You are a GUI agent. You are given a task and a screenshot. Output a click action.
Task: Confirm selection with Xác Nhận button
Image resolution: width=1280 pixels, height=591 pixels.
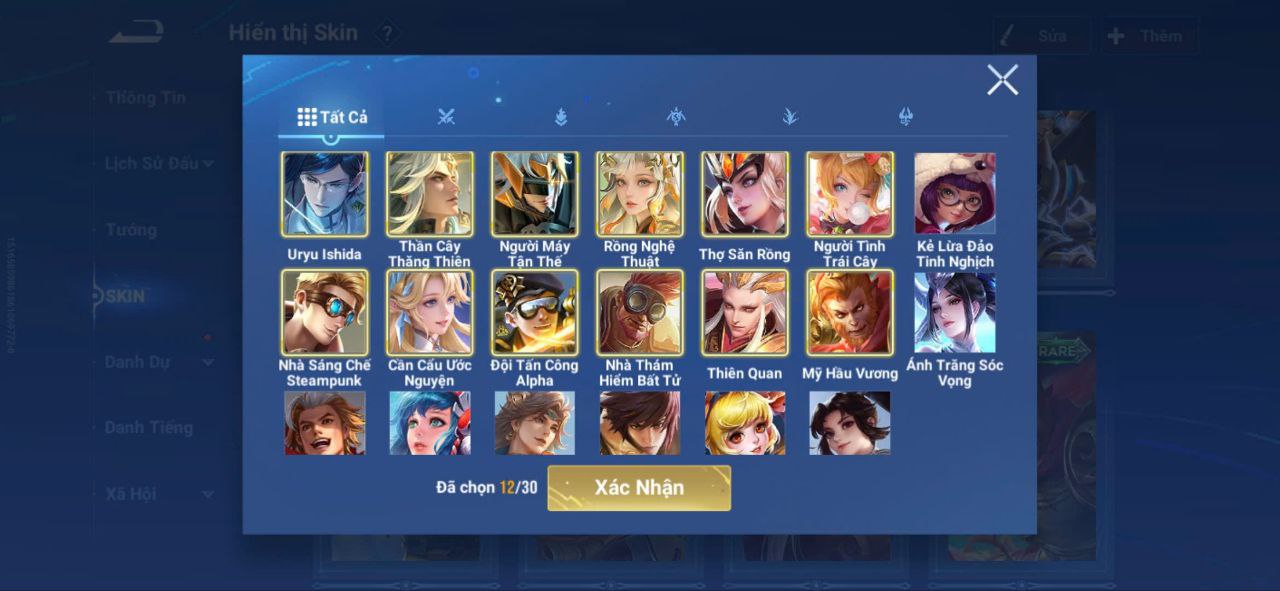tap(639, 488)
